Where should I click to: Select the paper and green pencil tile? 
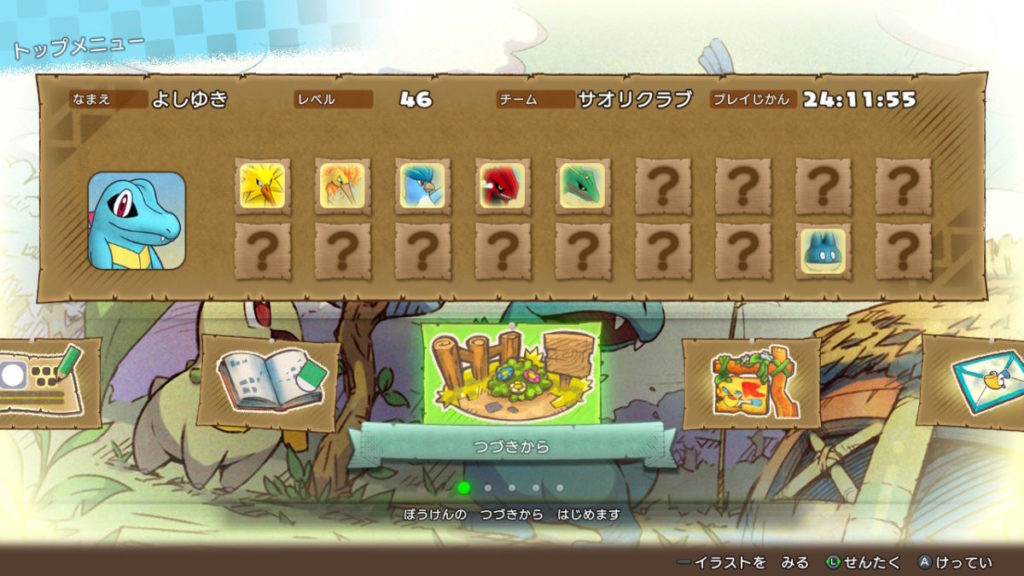click(45, 381)
